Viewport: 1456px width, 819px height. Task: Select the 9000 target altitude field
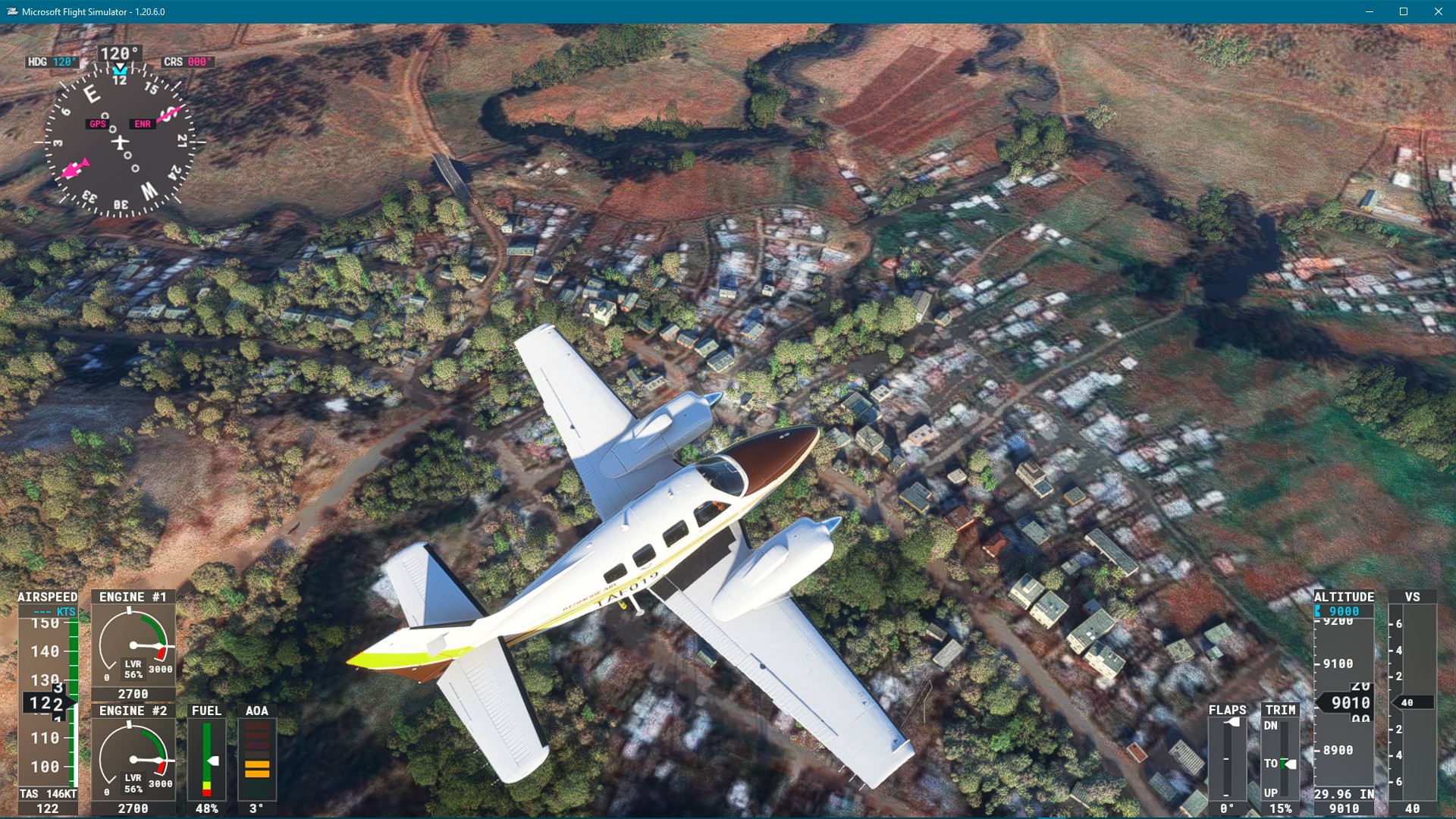click(1346, 609)
